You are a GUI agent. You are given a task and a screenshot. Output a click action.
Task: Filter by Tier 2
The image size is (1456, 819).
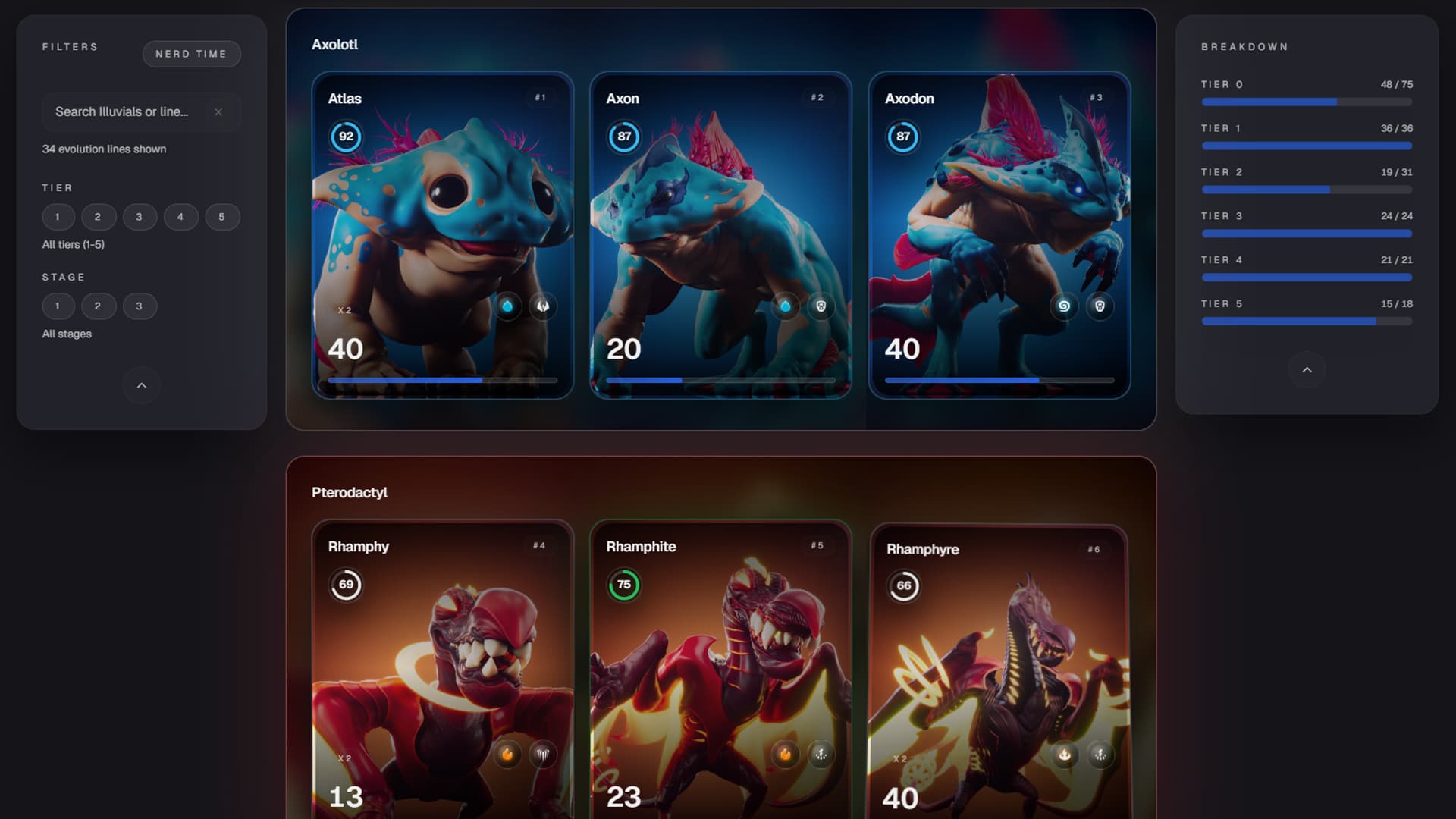pos(98,217)
